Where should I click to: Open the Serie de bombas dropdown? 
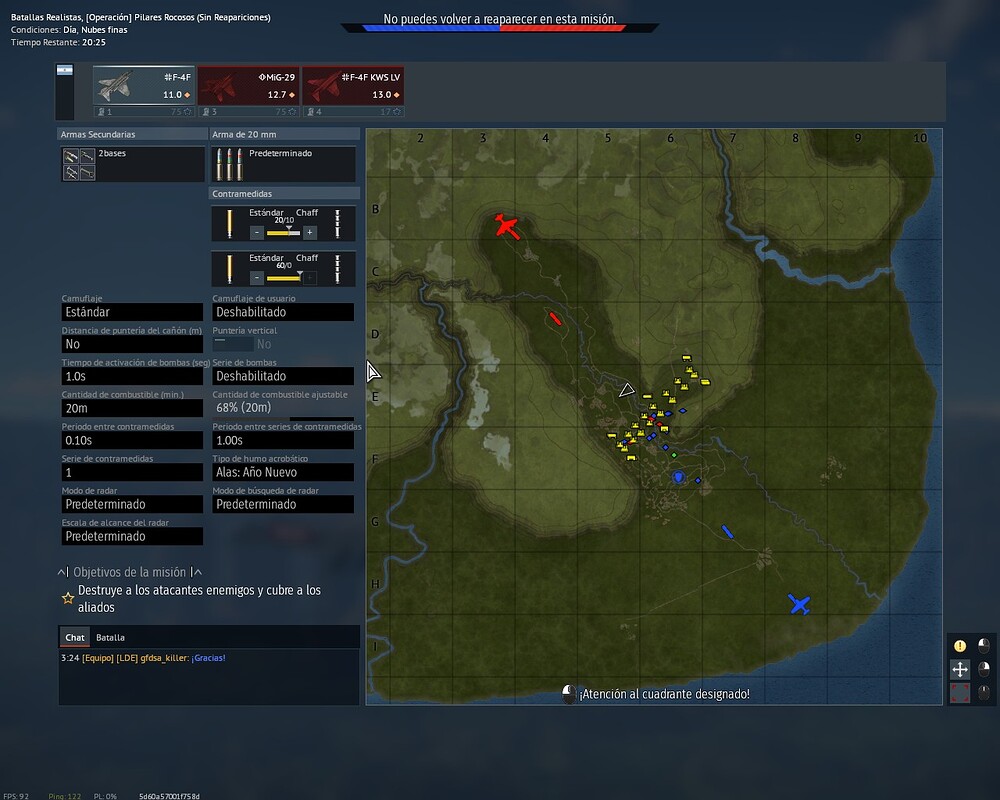(x=283, y=376)
